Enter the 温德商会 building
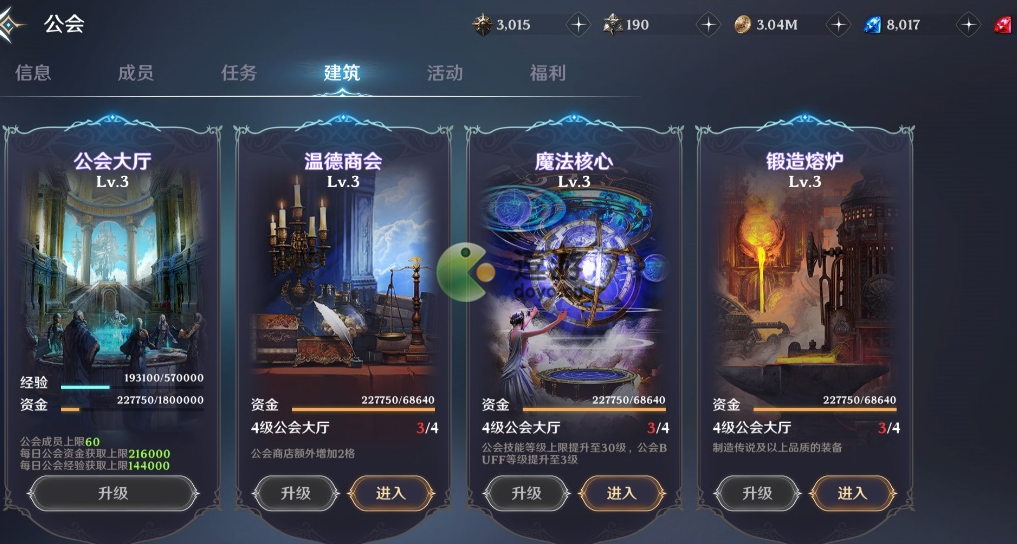The image size is (1017, 544). click(x=391, y=493)
